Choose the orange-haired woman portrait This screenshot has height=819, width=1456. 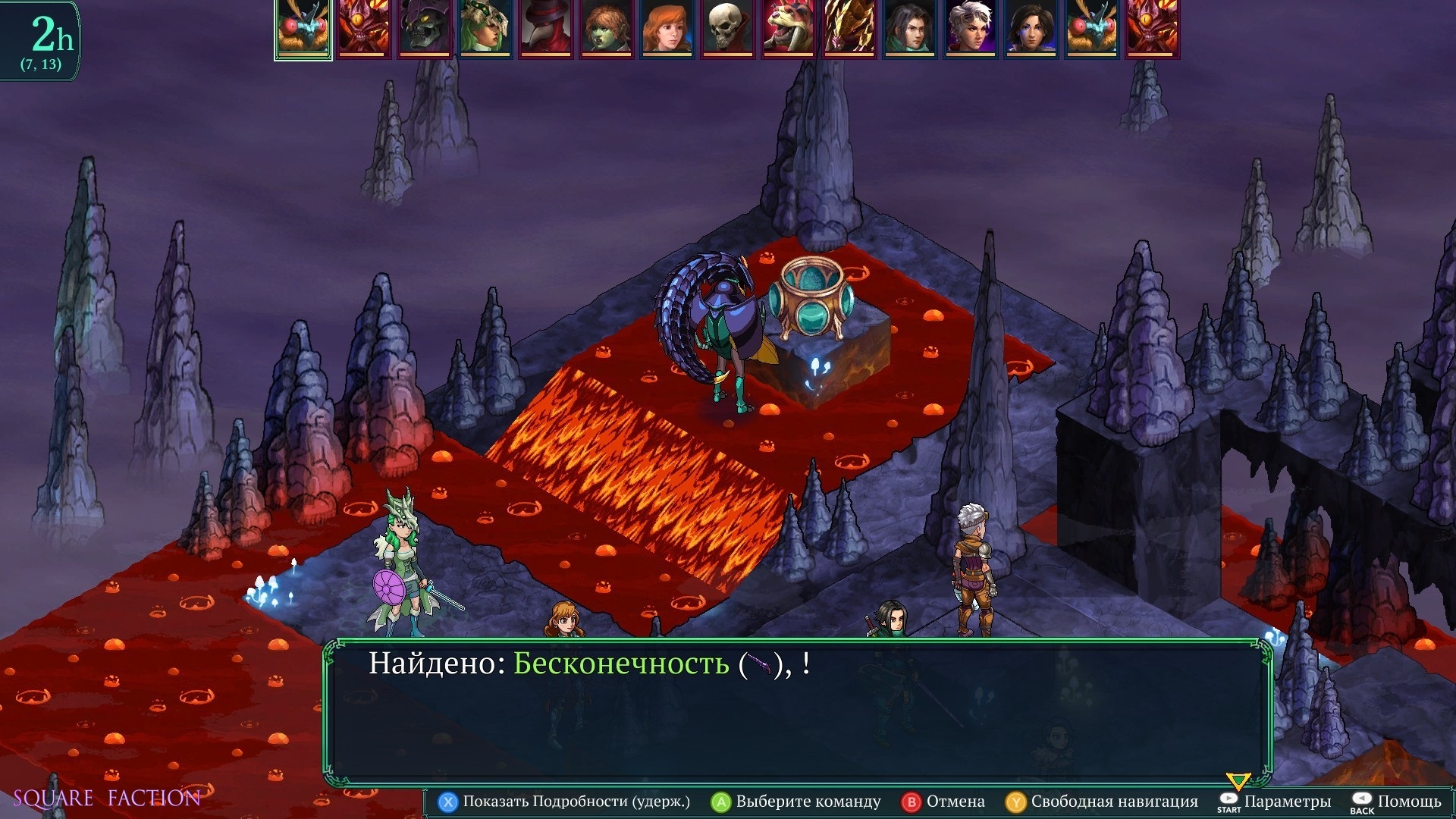pos(667,29)
